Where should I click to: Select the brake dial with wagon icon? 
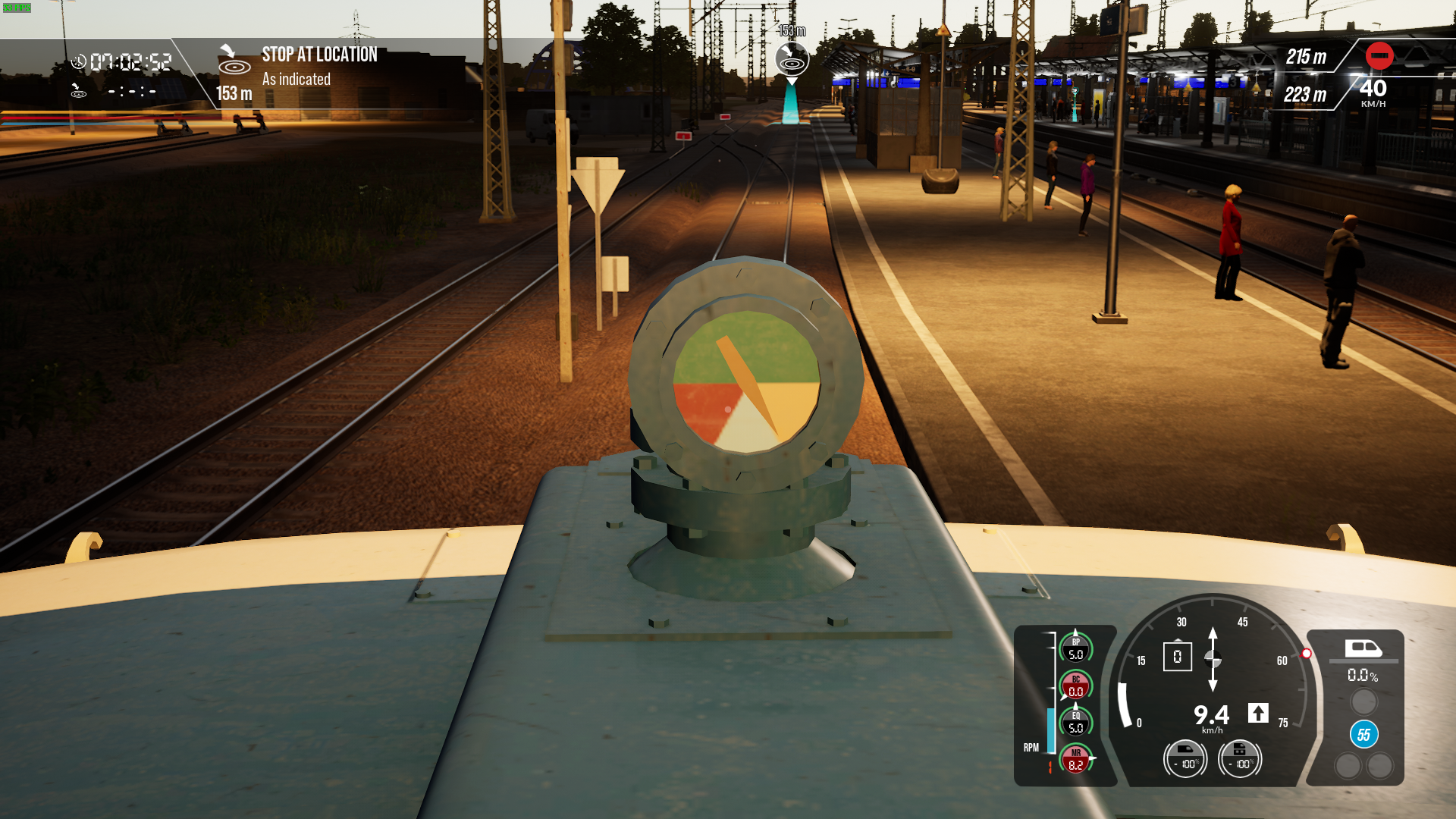(x=1239, y=758)
